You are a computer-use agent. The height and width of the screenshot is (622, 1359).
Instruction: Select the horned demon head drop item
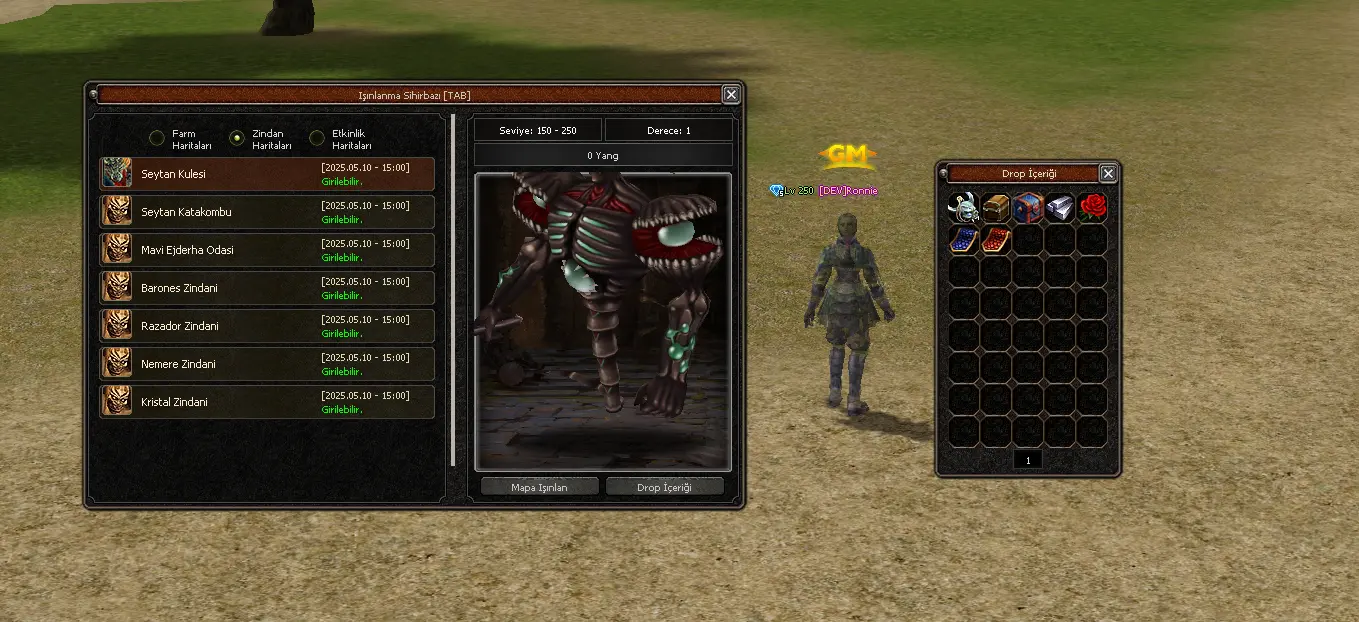pos(964,208)
